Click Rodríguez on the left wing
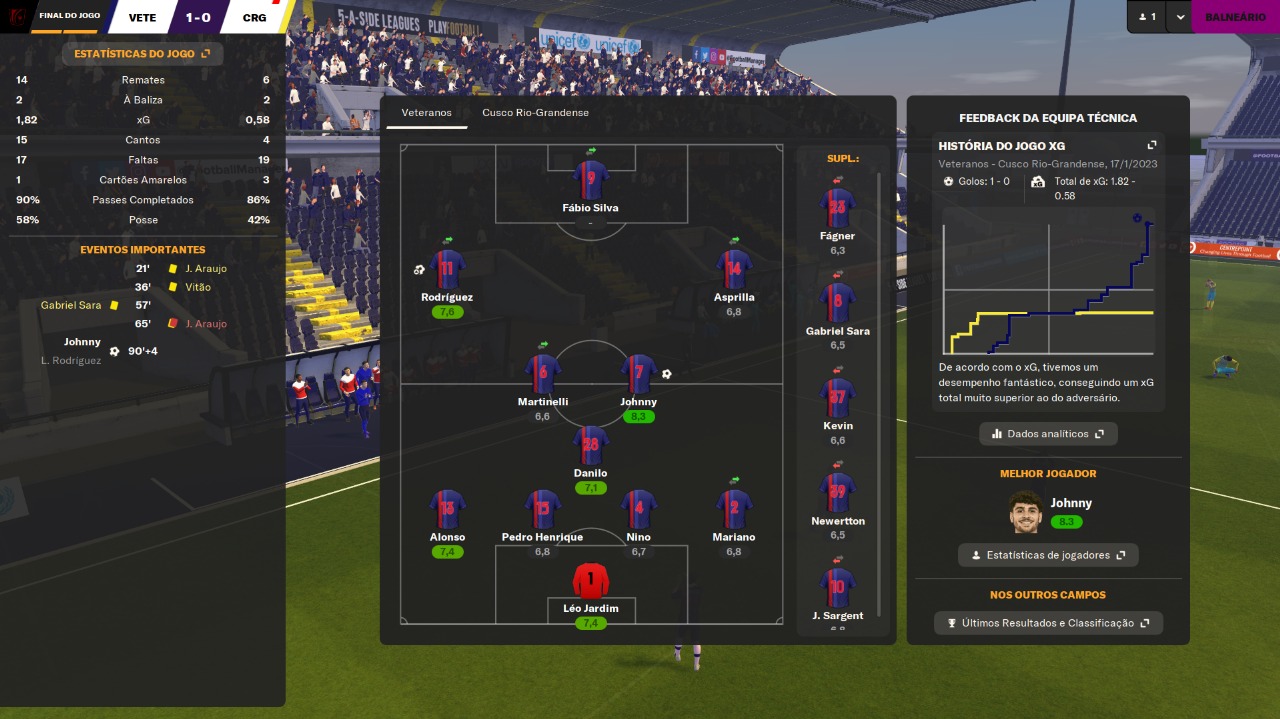The height and width of the screenshot is (719, 1280). (x=447, y=270)
